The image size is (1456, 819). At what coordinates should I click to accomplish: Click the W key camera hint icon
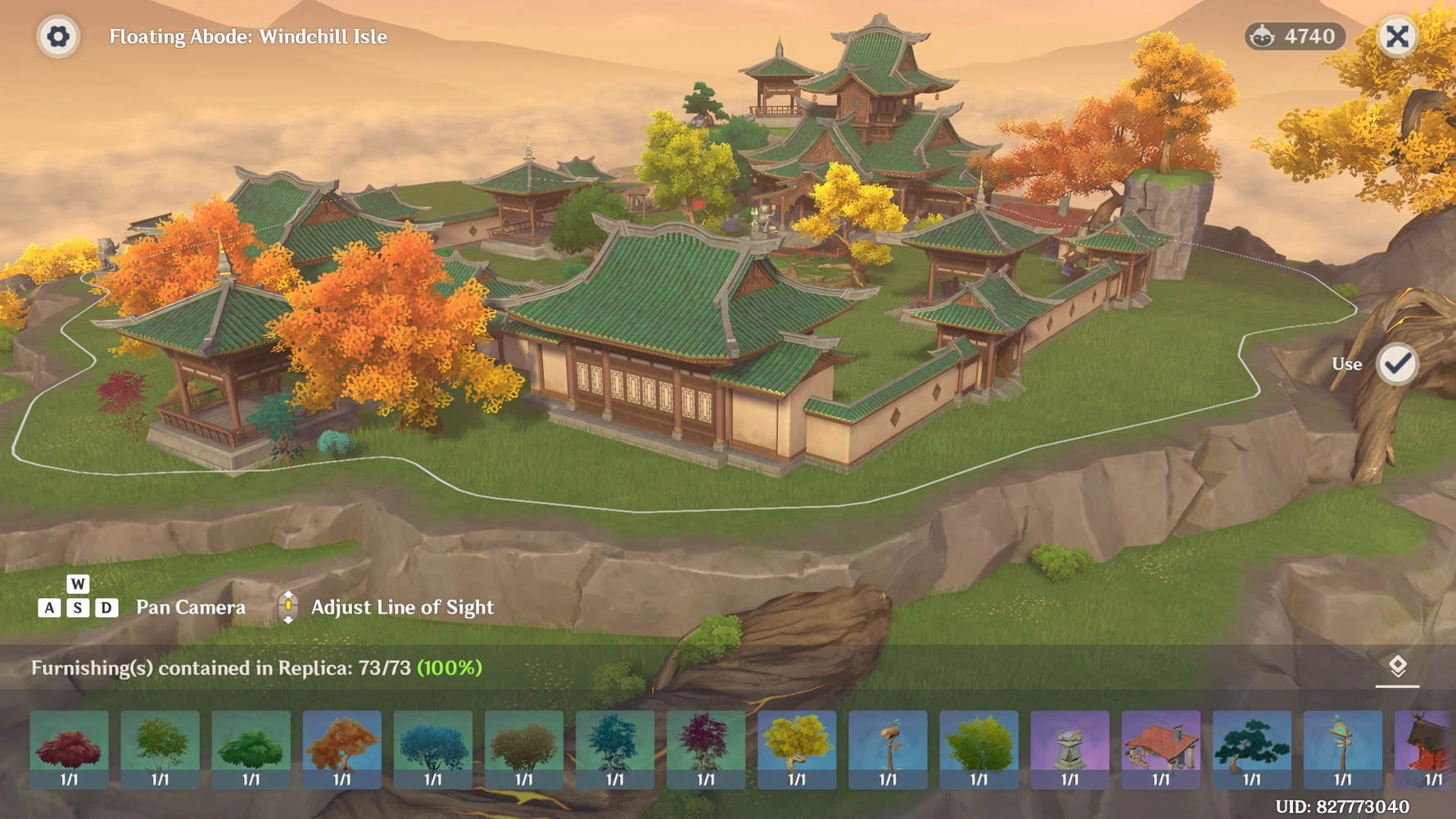click(78, 584)
